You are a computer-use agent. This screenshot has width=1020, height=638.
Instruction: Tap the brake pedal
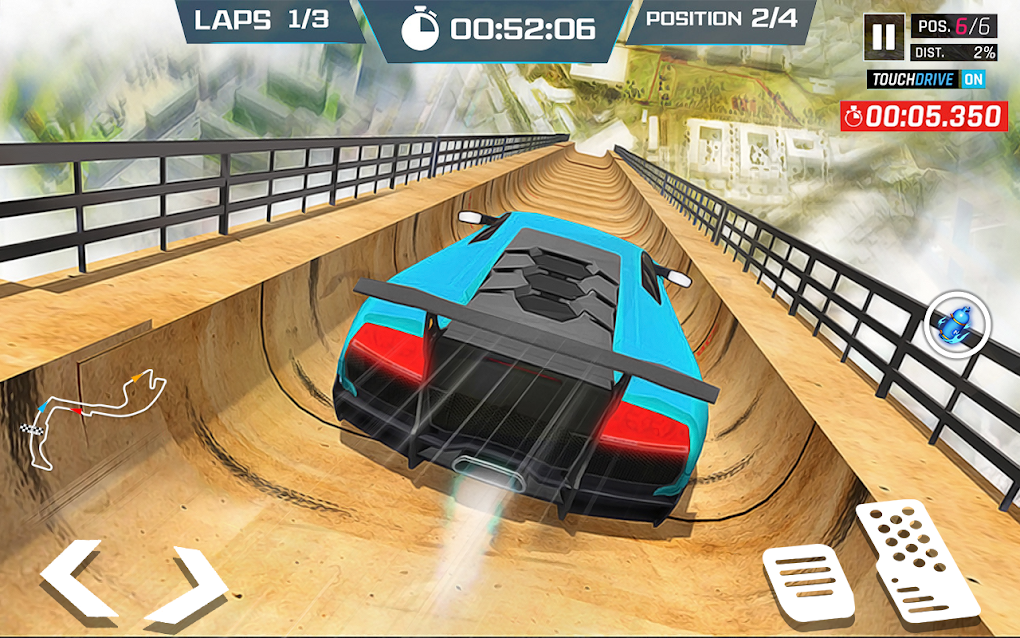pyautogui.click(x=808, y=582)
